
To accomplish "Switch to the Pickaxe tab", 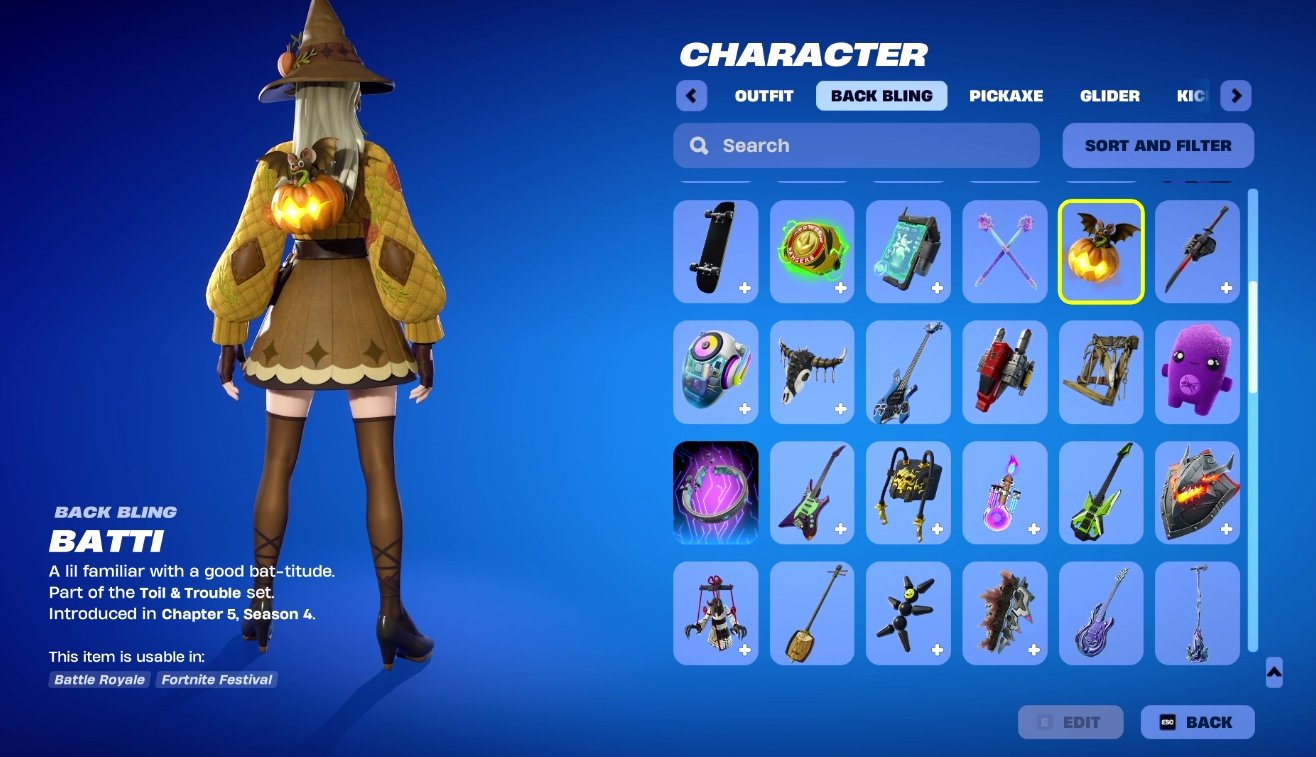I will point(1006,95).
